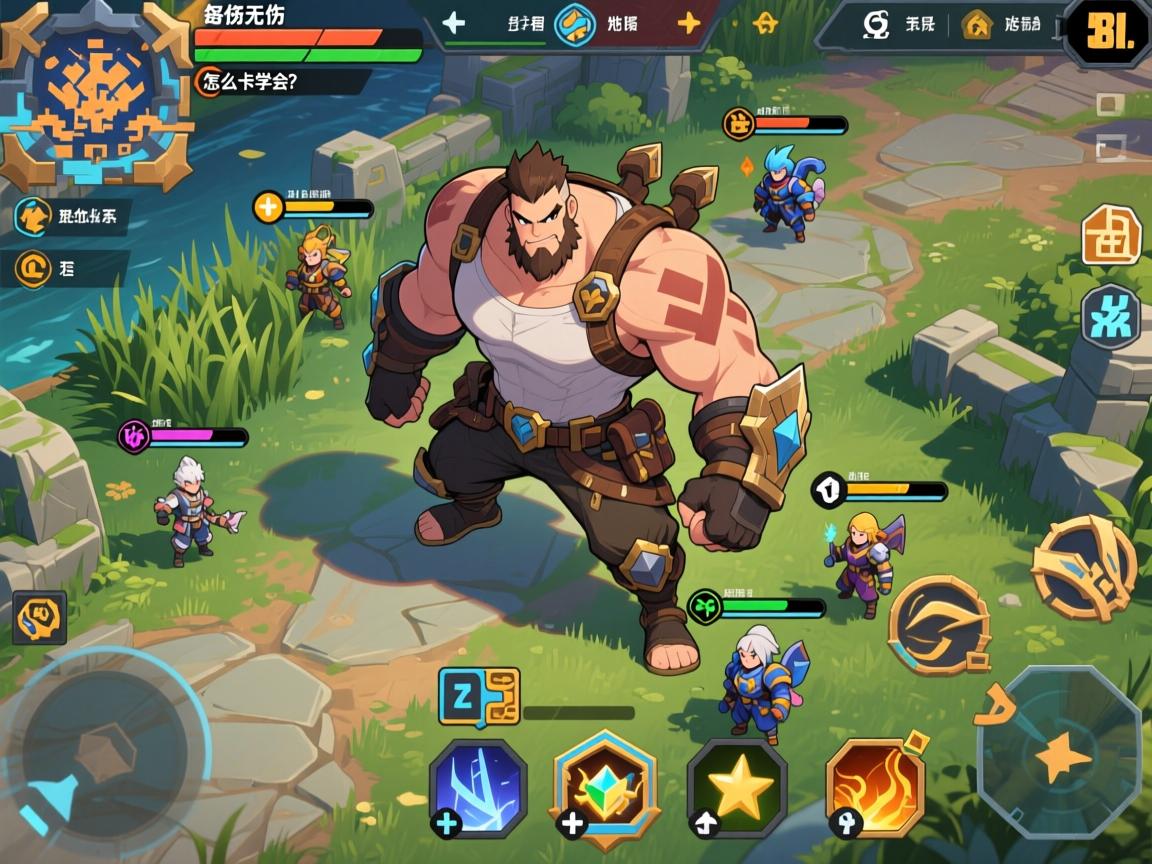Select the orange arrow side tab
The width and height of the screenshot is (1152, 864).
(x=35, y=215)
